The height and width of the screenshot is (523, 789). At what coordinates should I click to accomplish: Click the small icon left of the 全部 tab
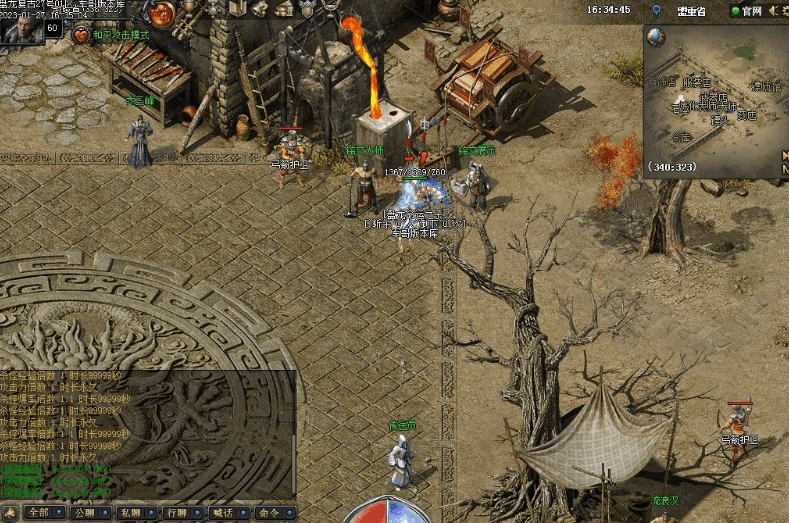pyautogui.click(x=8, y=512)
